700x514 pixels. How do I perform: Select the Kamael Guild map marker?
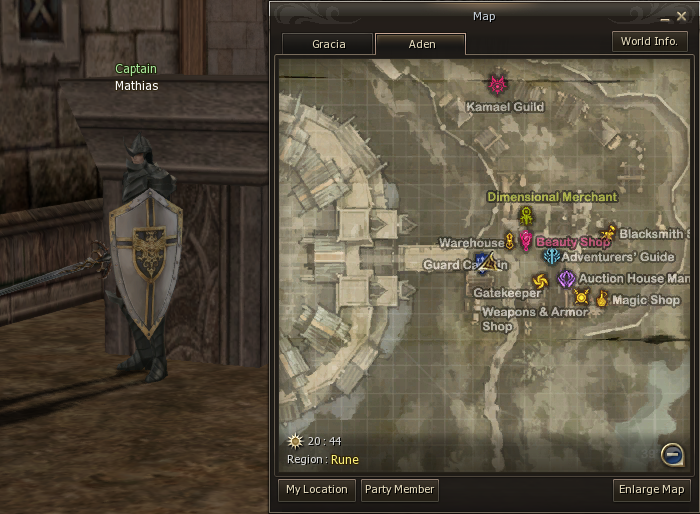click(498, 84)
